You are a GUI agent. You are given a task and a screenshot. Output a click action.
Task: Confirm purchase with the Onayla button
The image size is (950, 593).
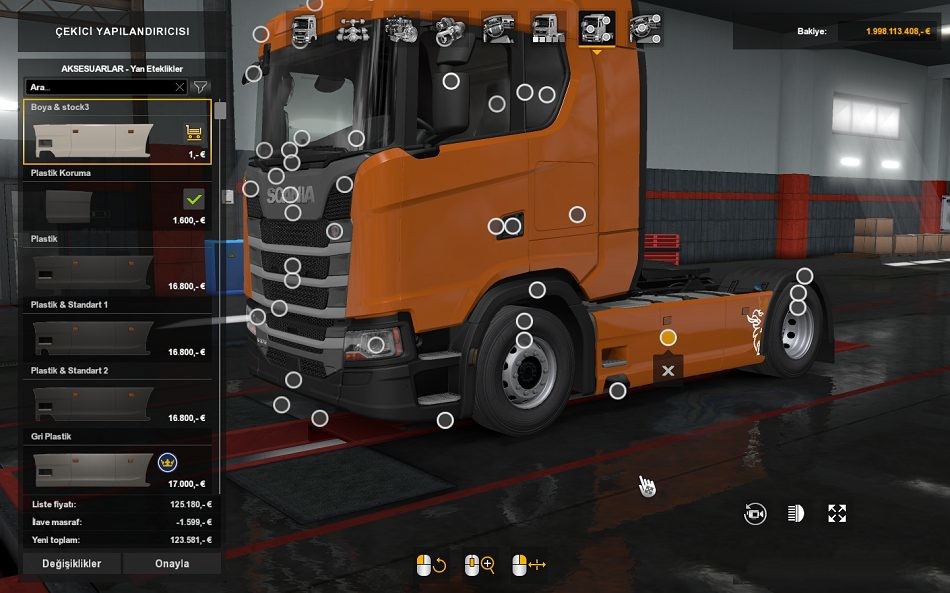172,563
